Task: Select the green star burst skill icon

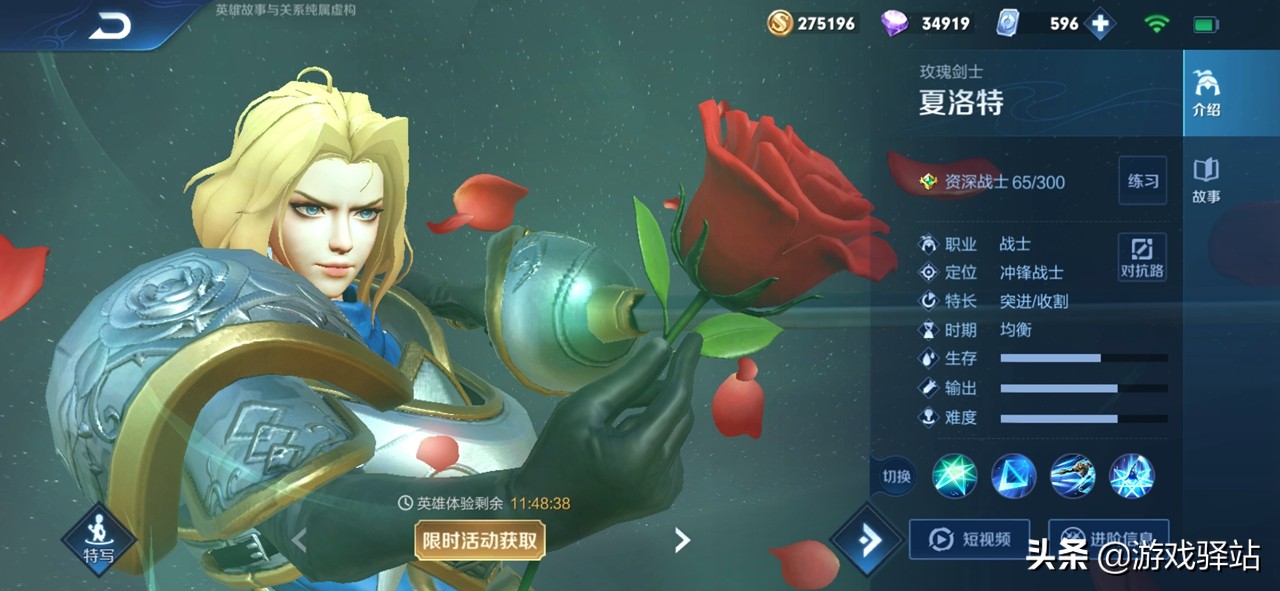Action: (955, 476)
